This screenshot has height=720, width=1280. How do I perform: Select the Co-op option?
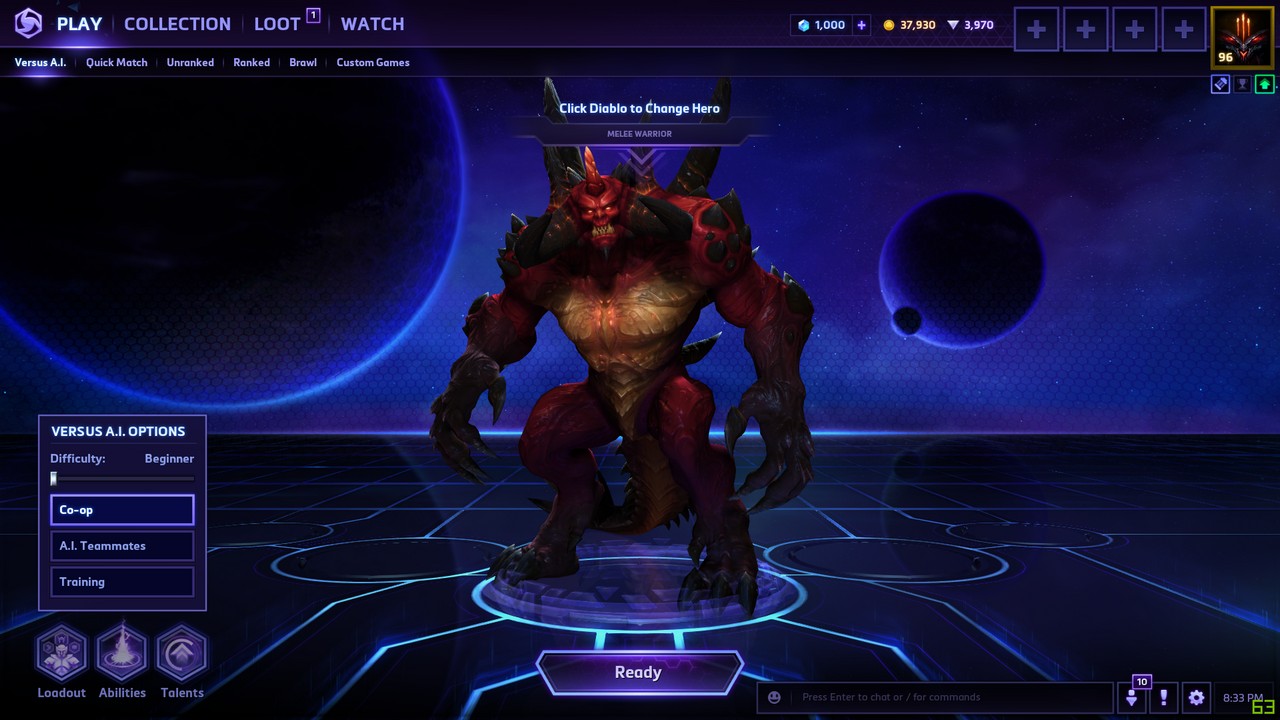click(x=122, y=510)
